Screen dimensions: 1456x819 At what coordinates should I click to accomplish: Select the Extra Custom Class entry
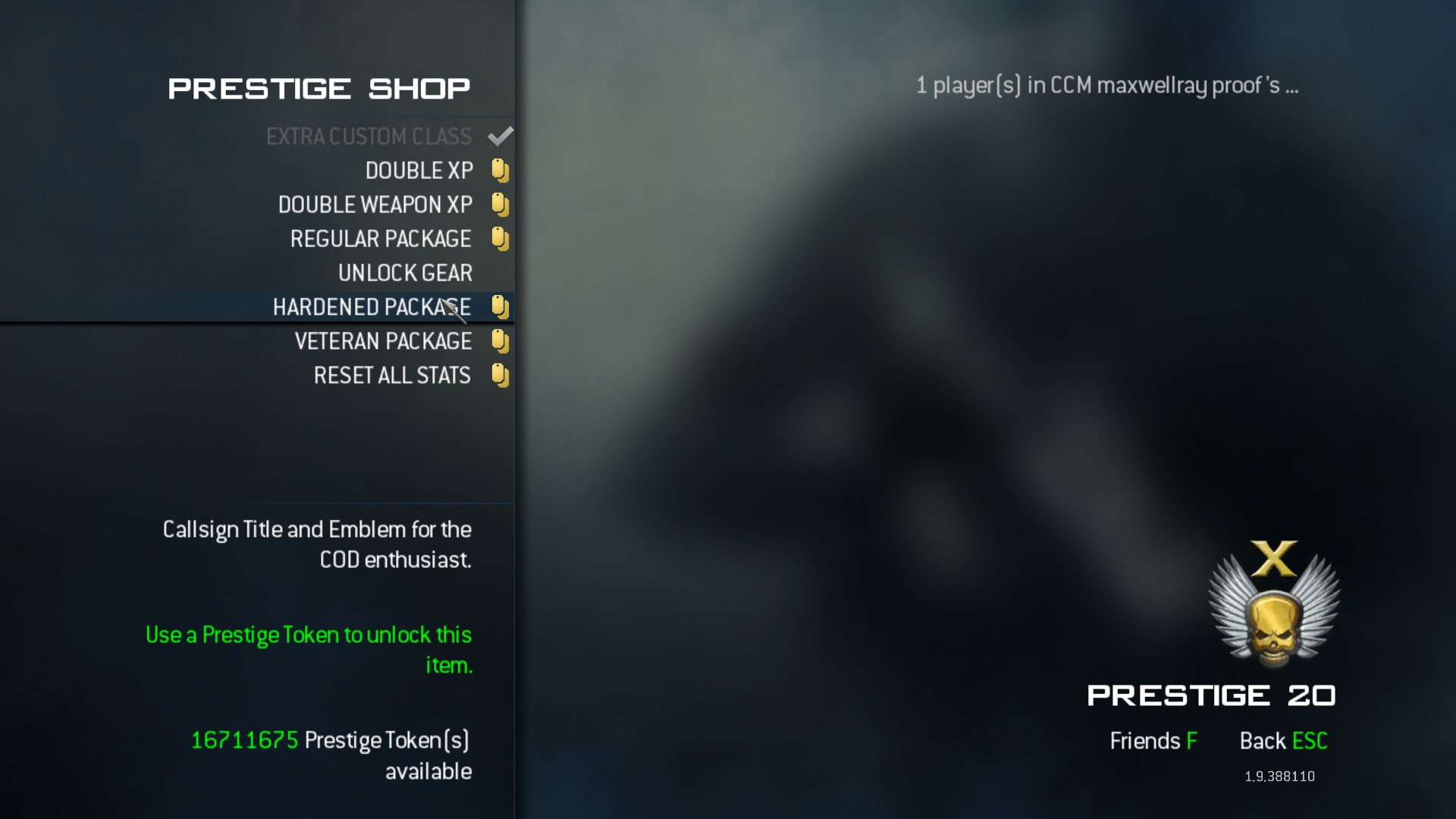tap(368, 136)
